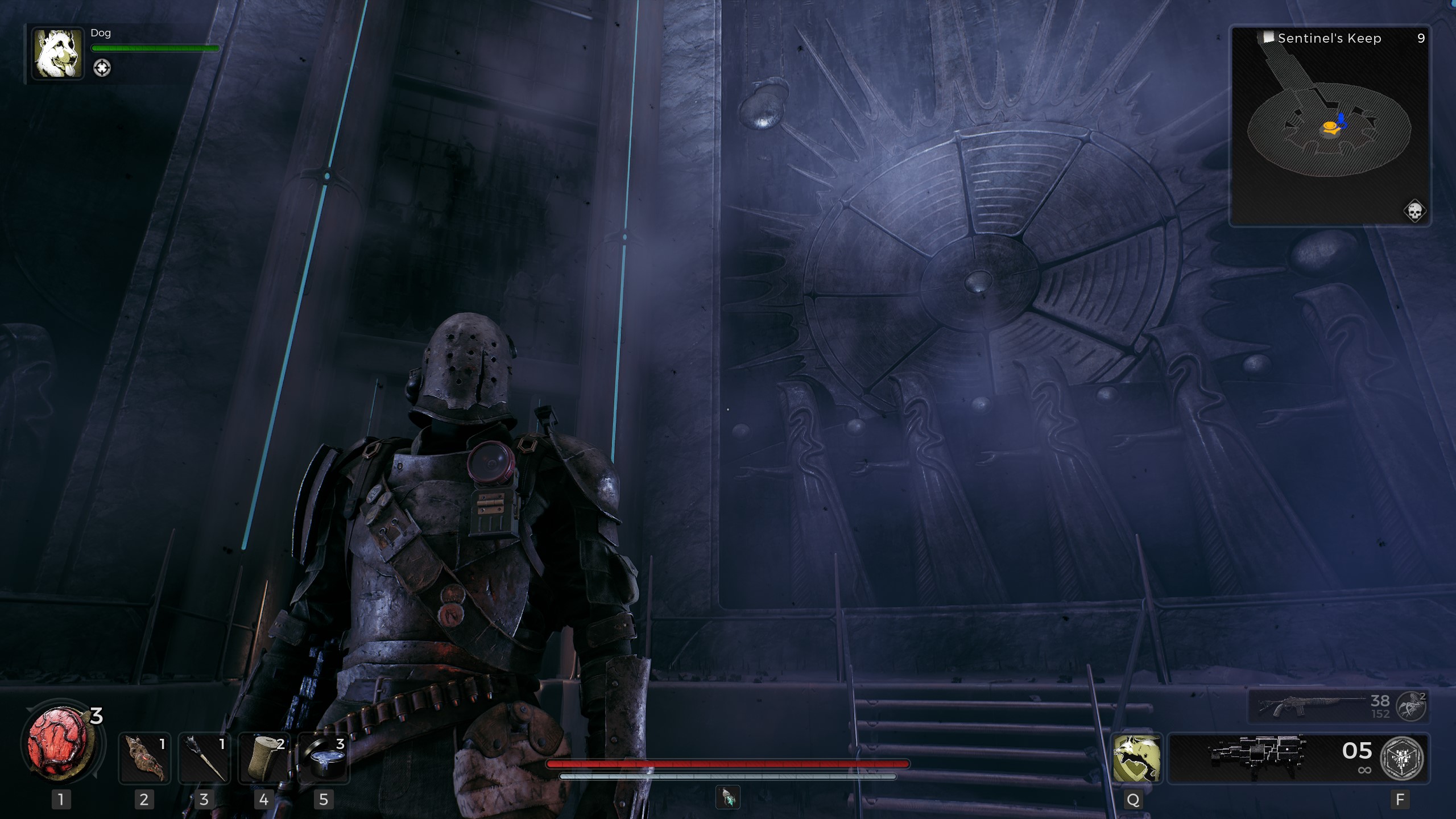This screenshot has width=1456, height=819.
Task: Click the dog's crosshair command icon
Action: (x=102, y=68)
